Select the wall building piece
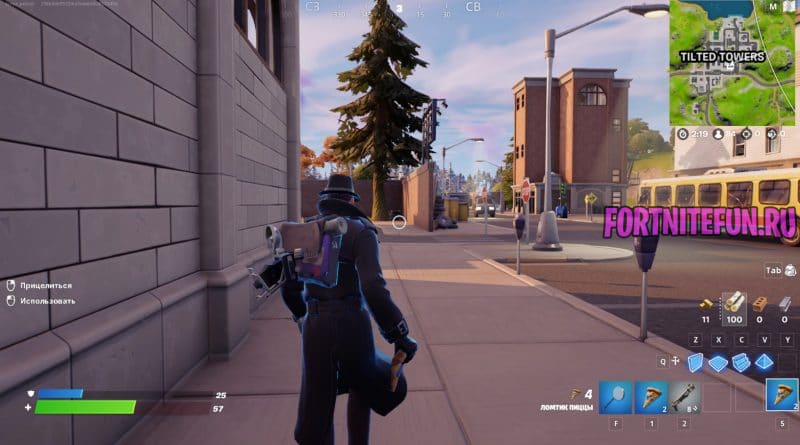 tap(695, 362)
